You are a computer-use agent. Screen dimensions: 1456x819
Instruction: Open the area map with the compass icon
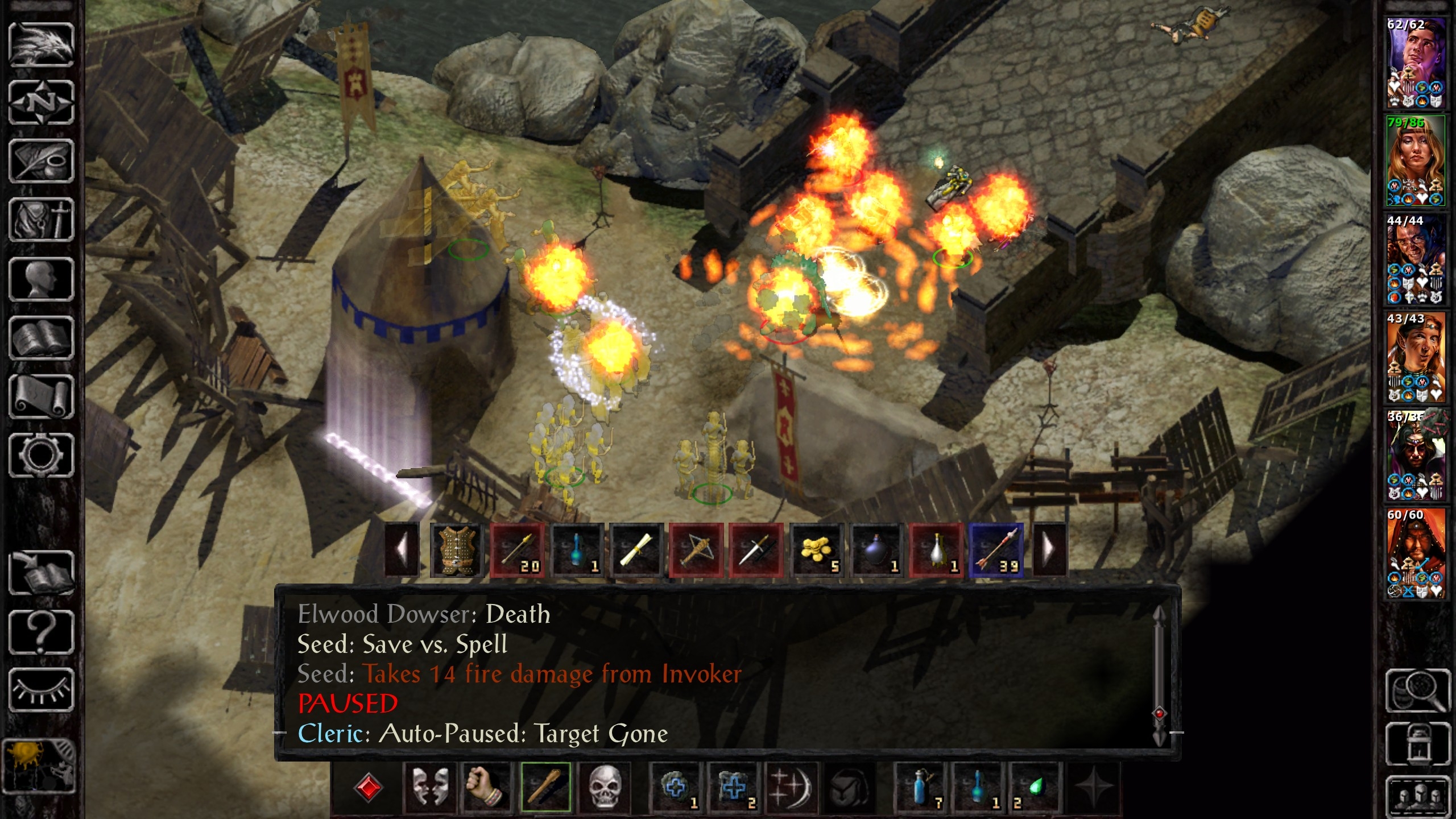pos(41,103)
